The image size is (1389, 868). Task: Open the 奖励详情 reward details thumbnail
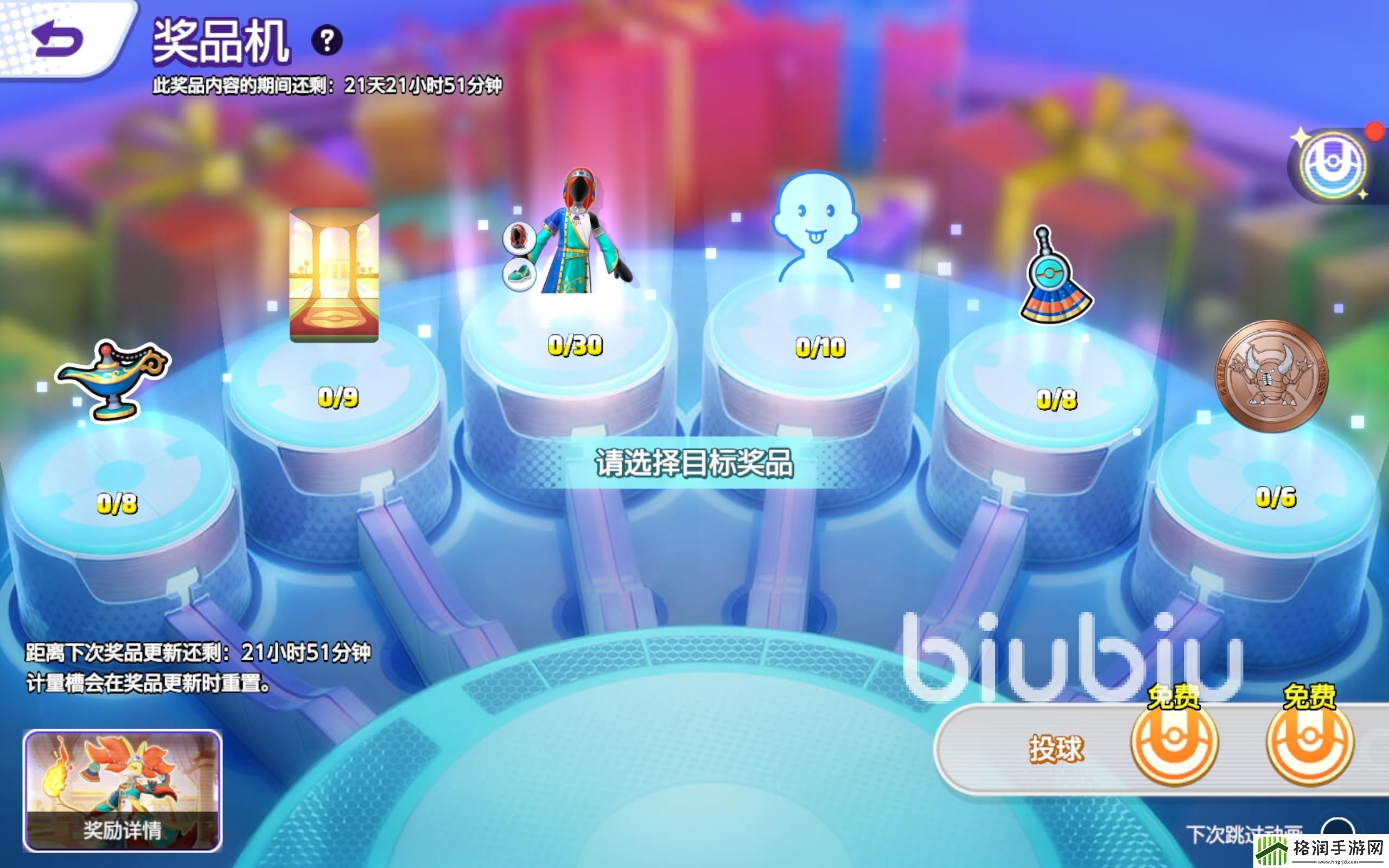(122, 790)
